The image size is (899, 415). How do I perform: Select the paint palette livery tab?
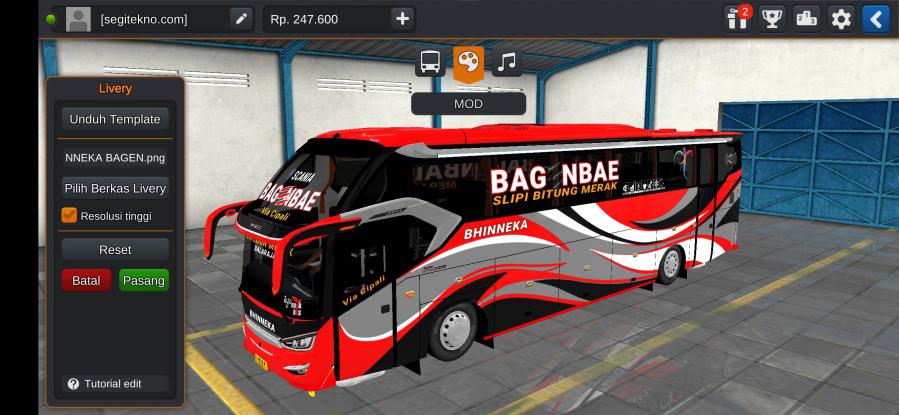pos(468,62)
